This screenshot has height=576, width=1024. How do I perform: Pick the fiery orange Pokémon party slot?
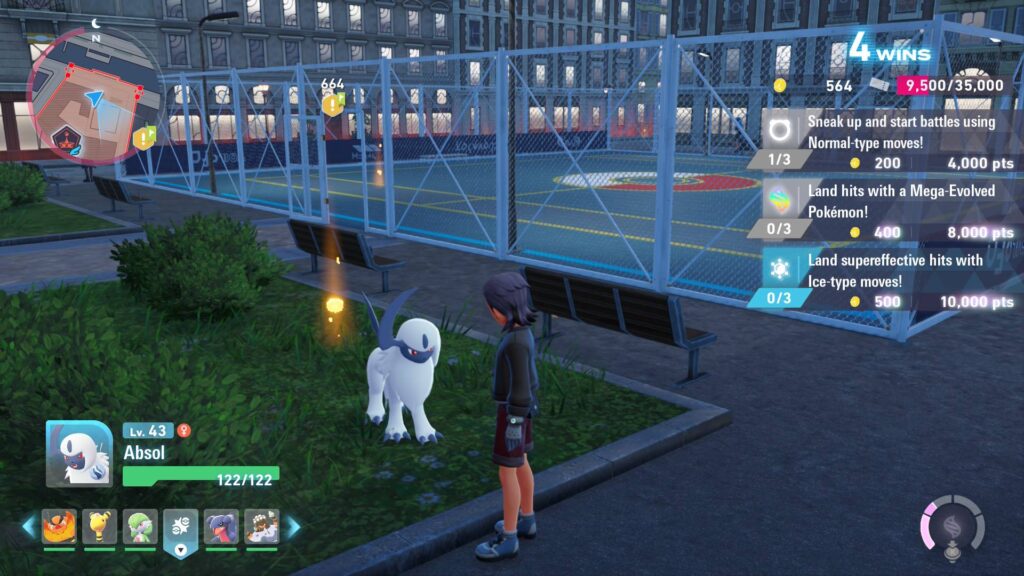tap(59, 527)
